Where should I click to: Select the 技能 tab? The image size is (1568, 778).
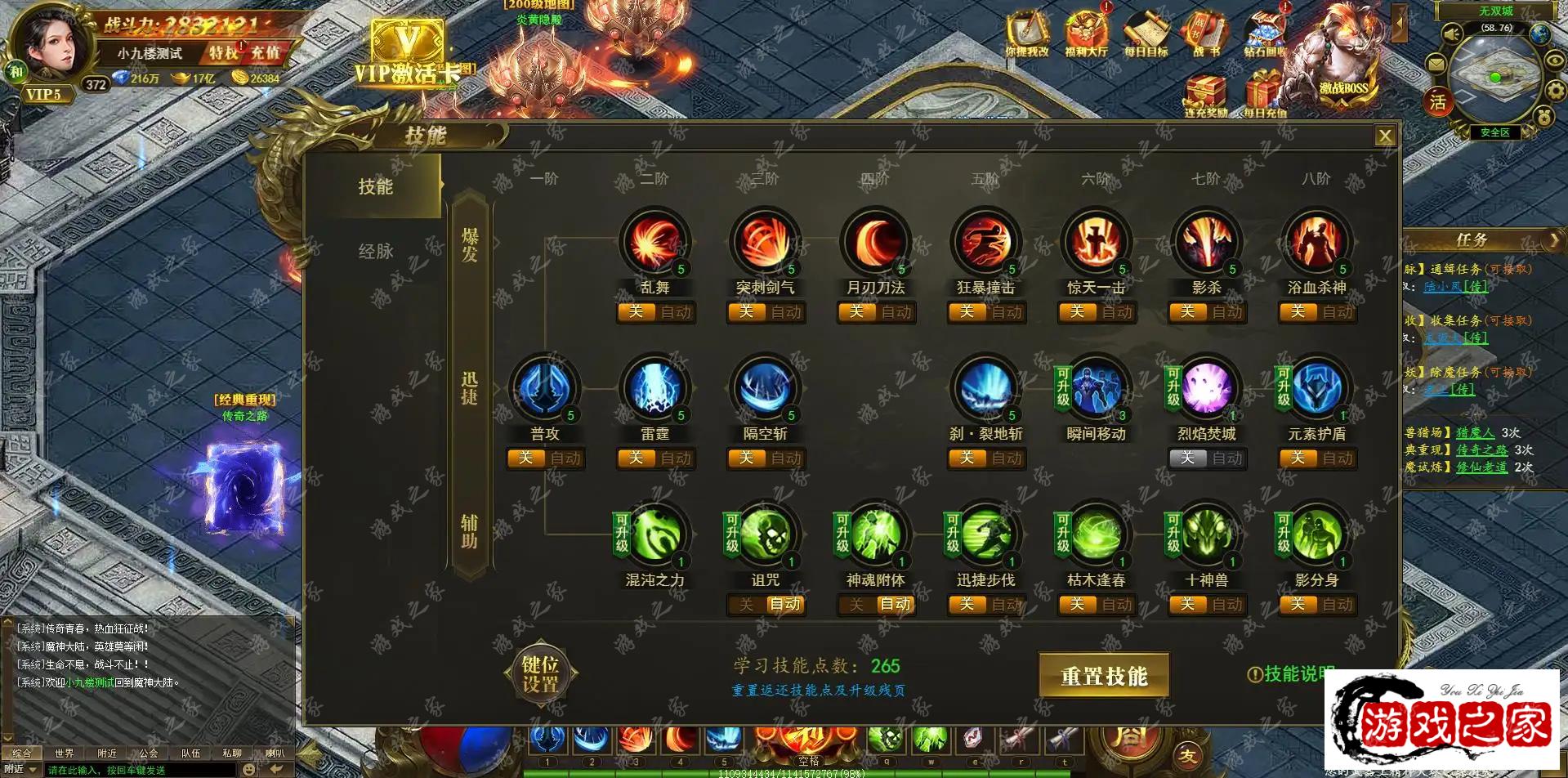[375, 187]
